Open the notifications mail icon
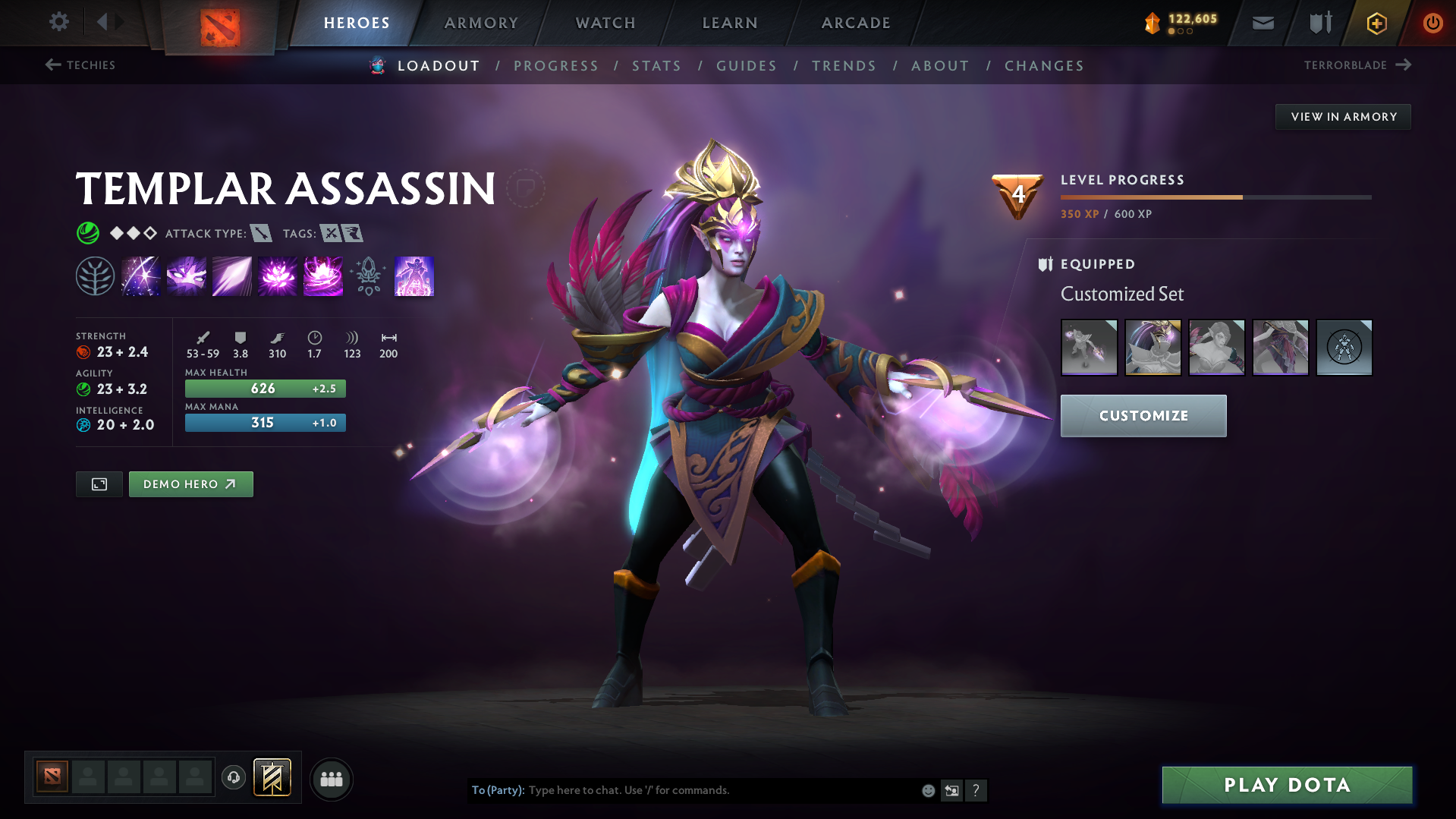The width and height of the screenshot is (1456, 819). pyautogui.click(x=1262, y=23)
